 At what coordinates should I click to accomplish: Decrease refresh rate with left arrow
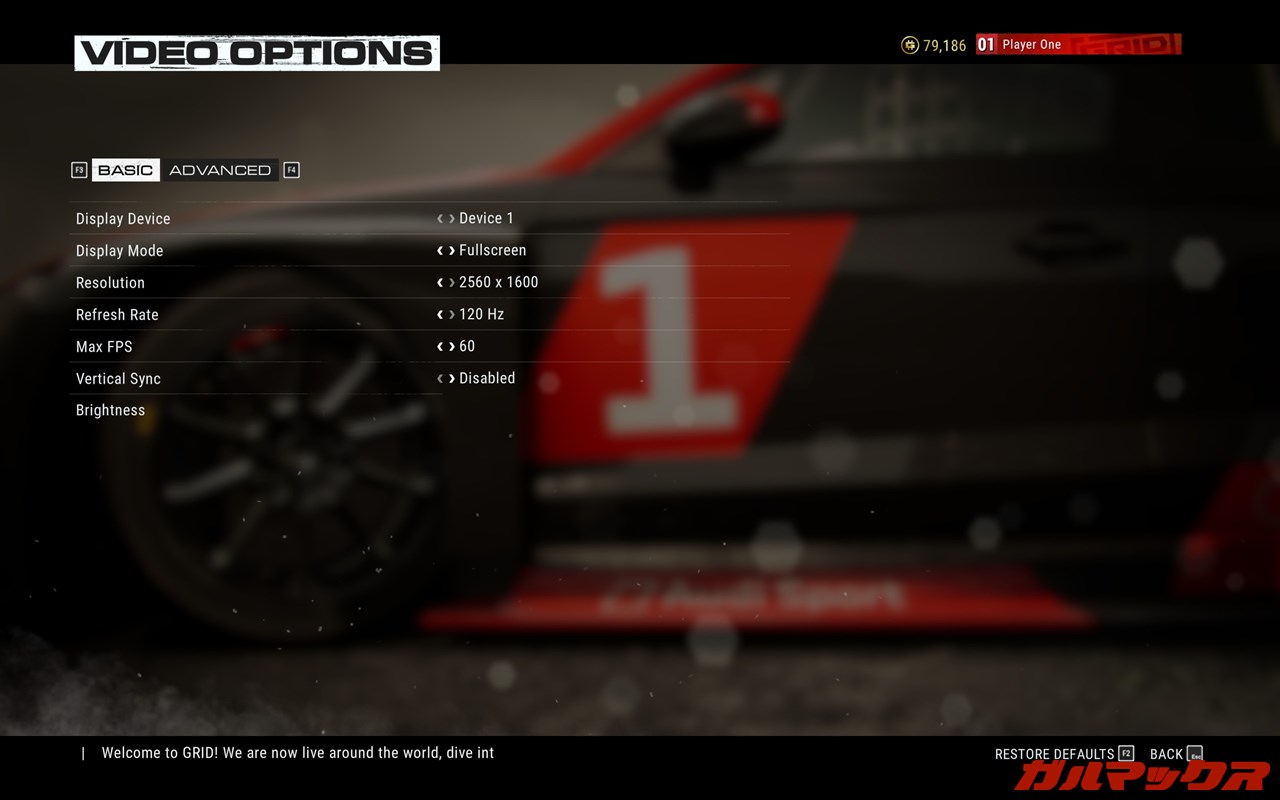point(440,315)
